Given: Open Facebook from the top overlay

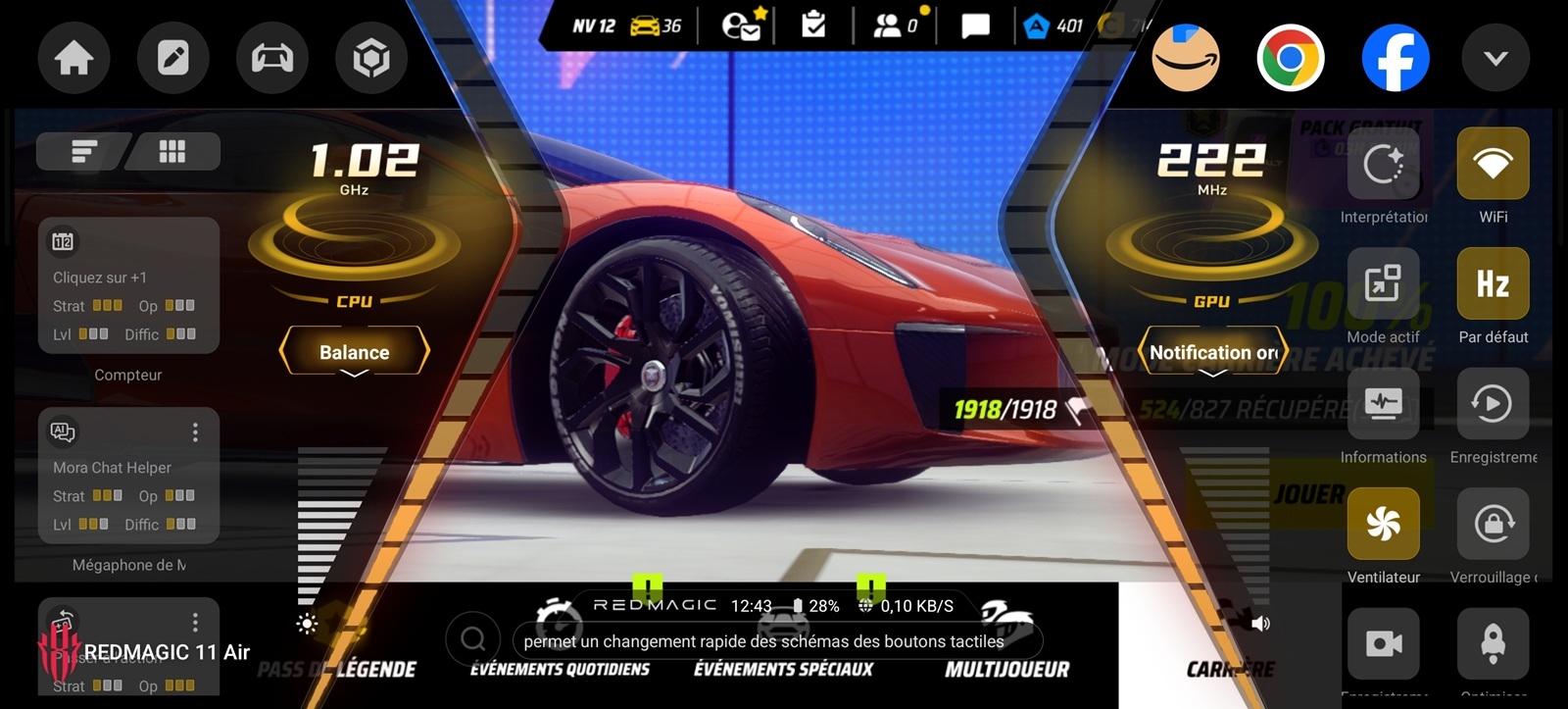Looking at the screenshot, I should 1396,58.
